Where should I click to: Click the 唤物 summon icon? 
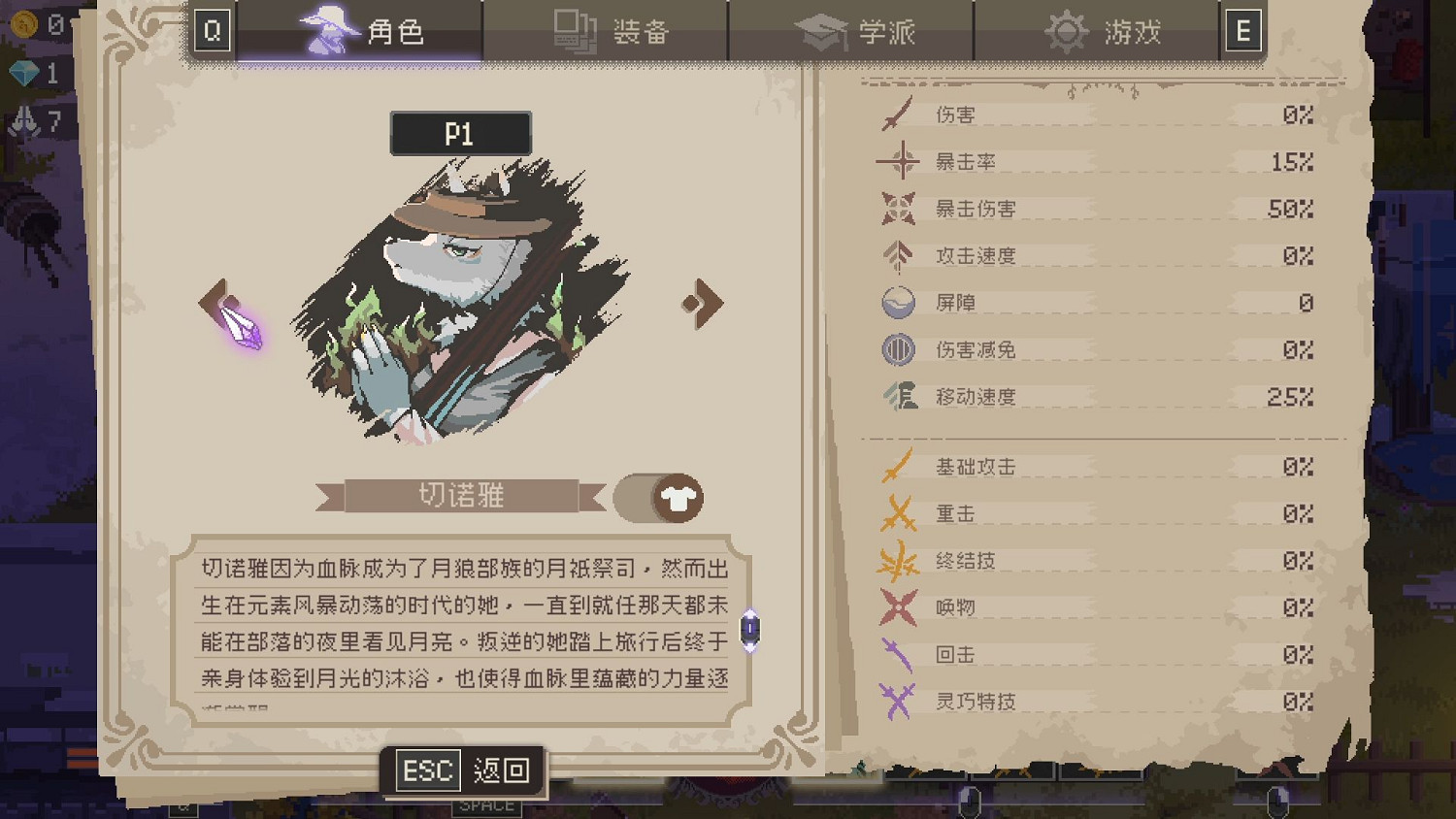click(x=899, y=607)
